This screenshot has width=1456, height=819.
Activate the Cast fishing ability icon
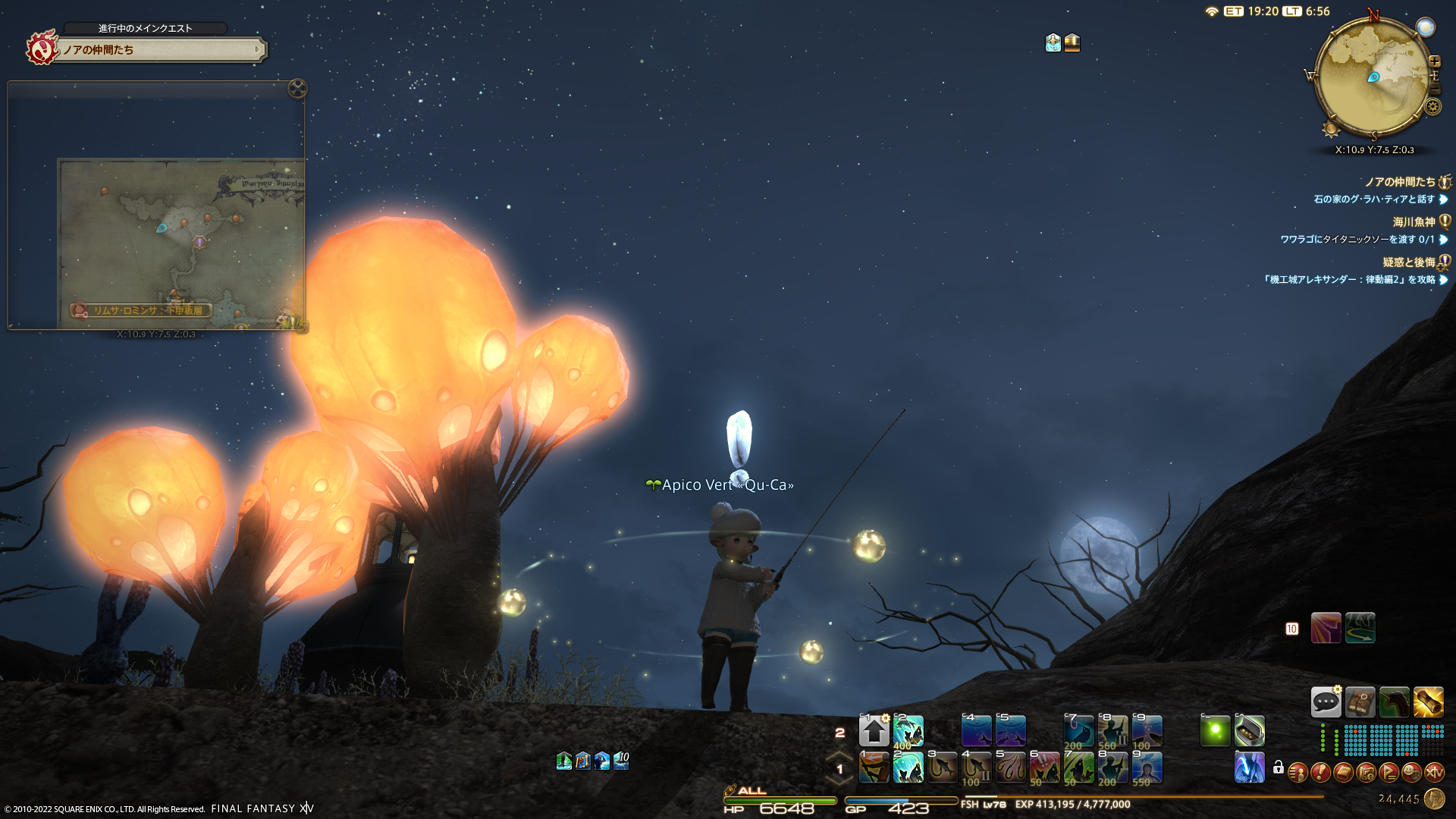coord(874,767)
